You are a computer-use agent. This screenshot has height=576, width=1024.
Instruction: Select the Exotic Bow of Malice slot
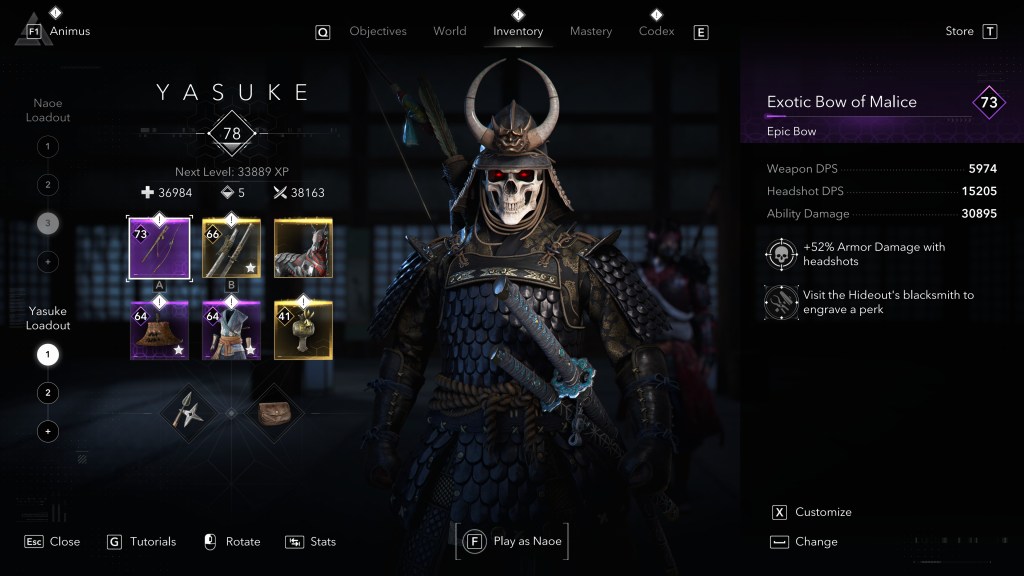coord(159,248)
